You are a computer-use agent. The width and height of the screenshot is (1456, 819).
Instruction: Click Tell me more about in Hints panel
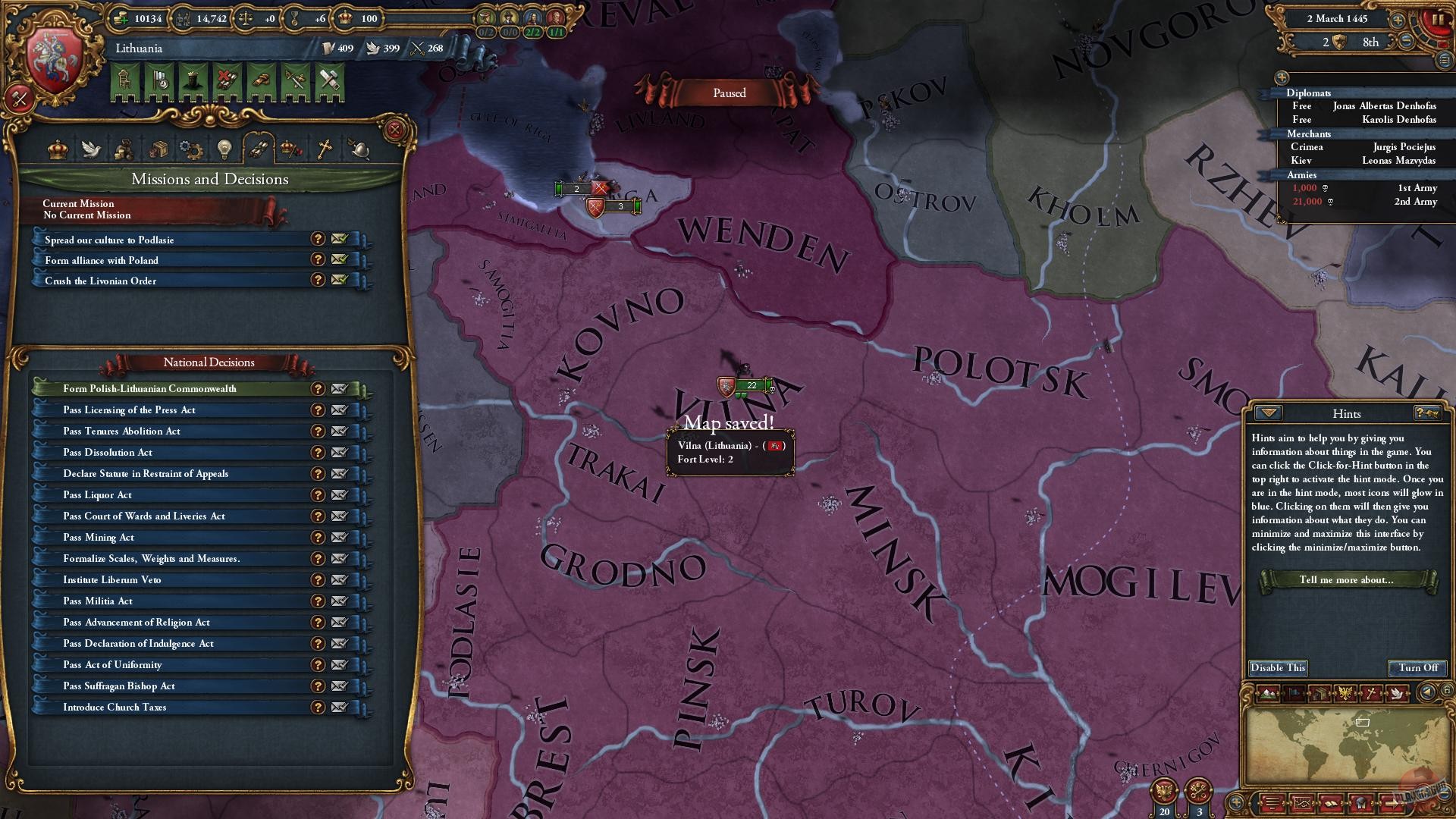(x=1348, y=580)
